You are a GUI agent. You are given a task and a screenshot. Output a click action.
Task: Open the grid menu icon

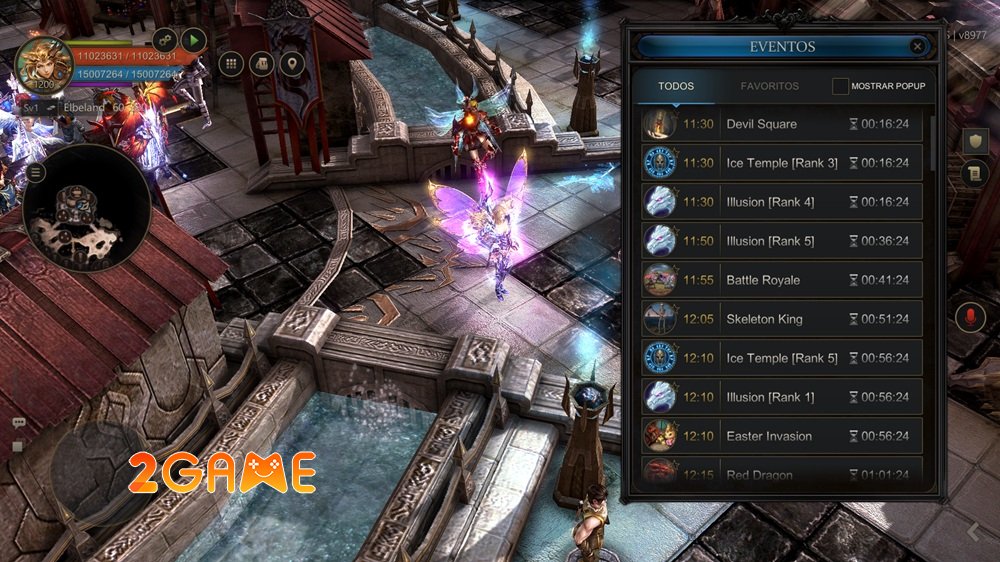(x=231, y=64)
